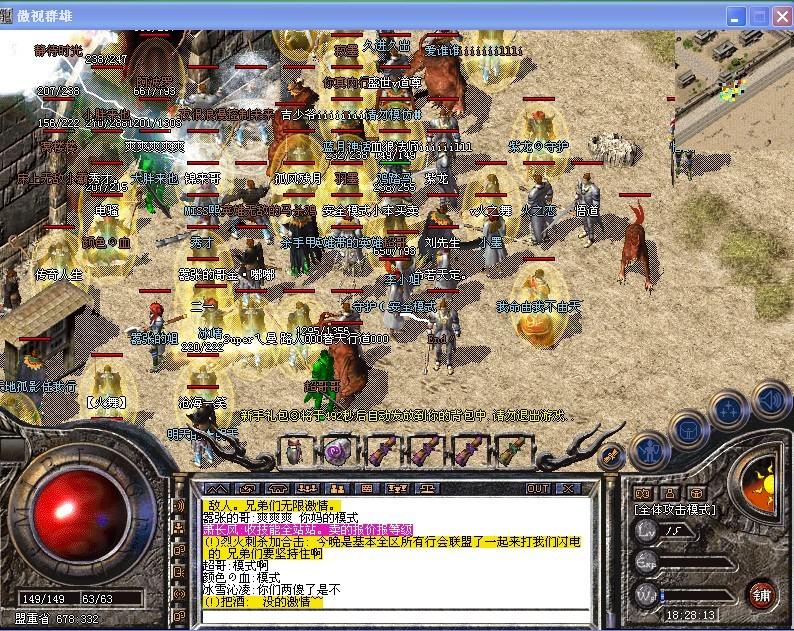The width and height of the screenshot is (794, 631).
Task: Open the character status round button
Action: click(650, 451)
